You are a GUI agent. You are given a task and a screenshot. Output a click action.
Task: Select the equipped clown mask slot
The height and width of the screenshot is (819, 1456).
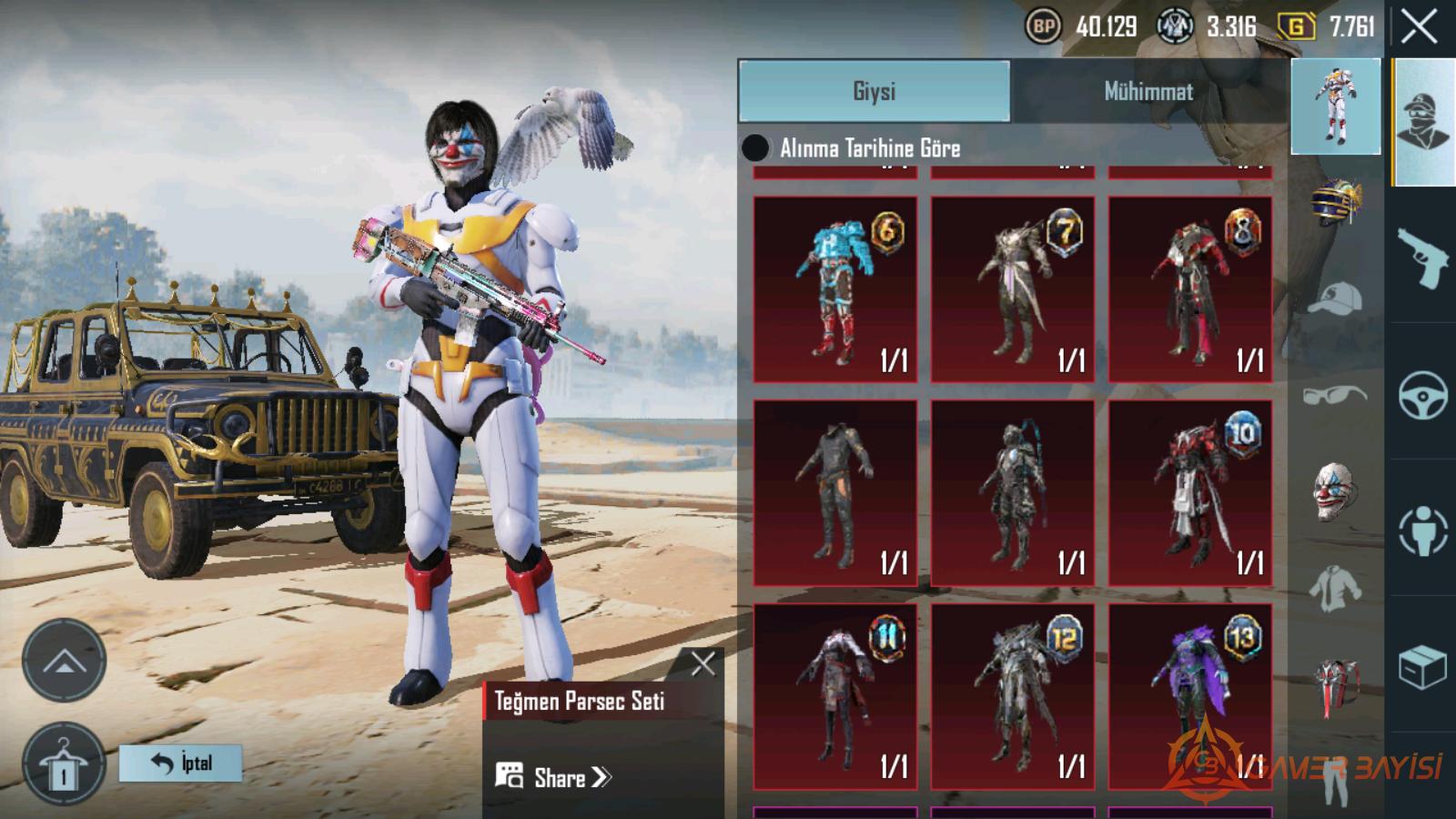pyautogui.click(x=1335, y=492)
